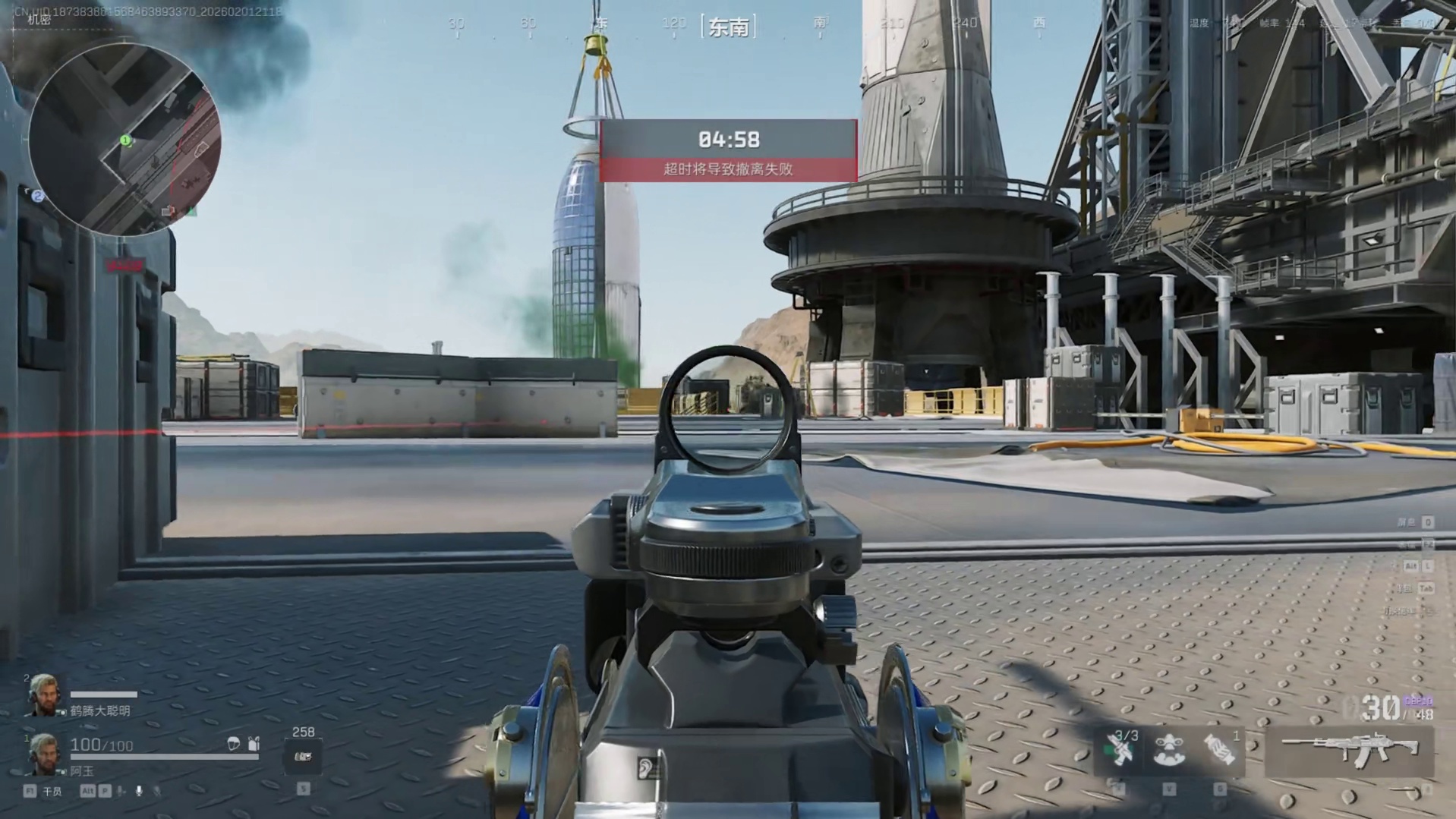The width and height of the screenshot is (1456, 819).
Task: Select player 阿玉's portrait
Action: pyautogui.click(x=43, y=754)
